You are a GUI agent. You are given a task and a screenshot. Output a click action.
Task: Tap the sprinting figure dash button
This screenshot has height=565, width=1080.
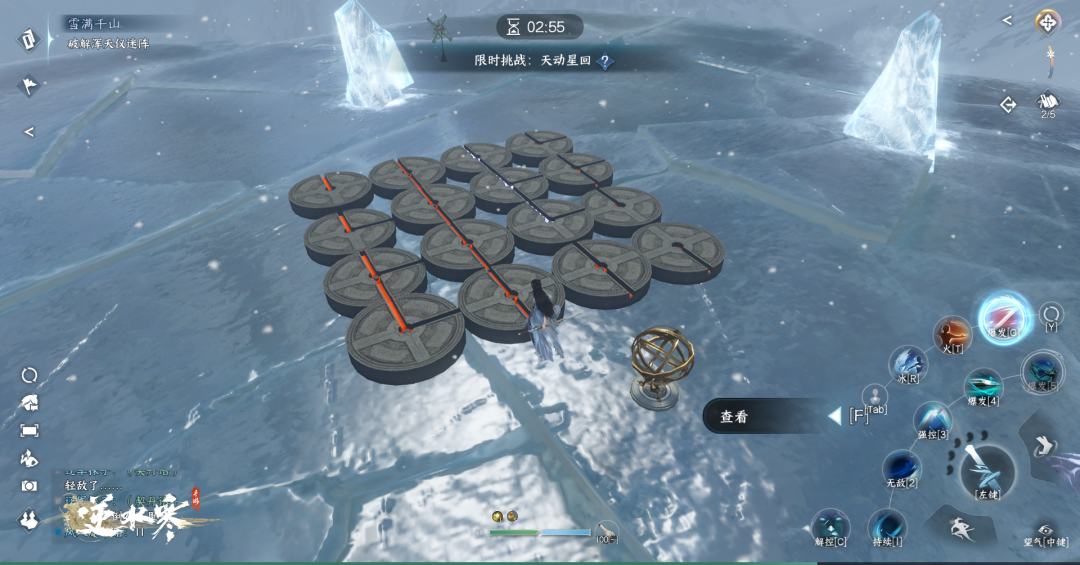[x=960, y=526]
